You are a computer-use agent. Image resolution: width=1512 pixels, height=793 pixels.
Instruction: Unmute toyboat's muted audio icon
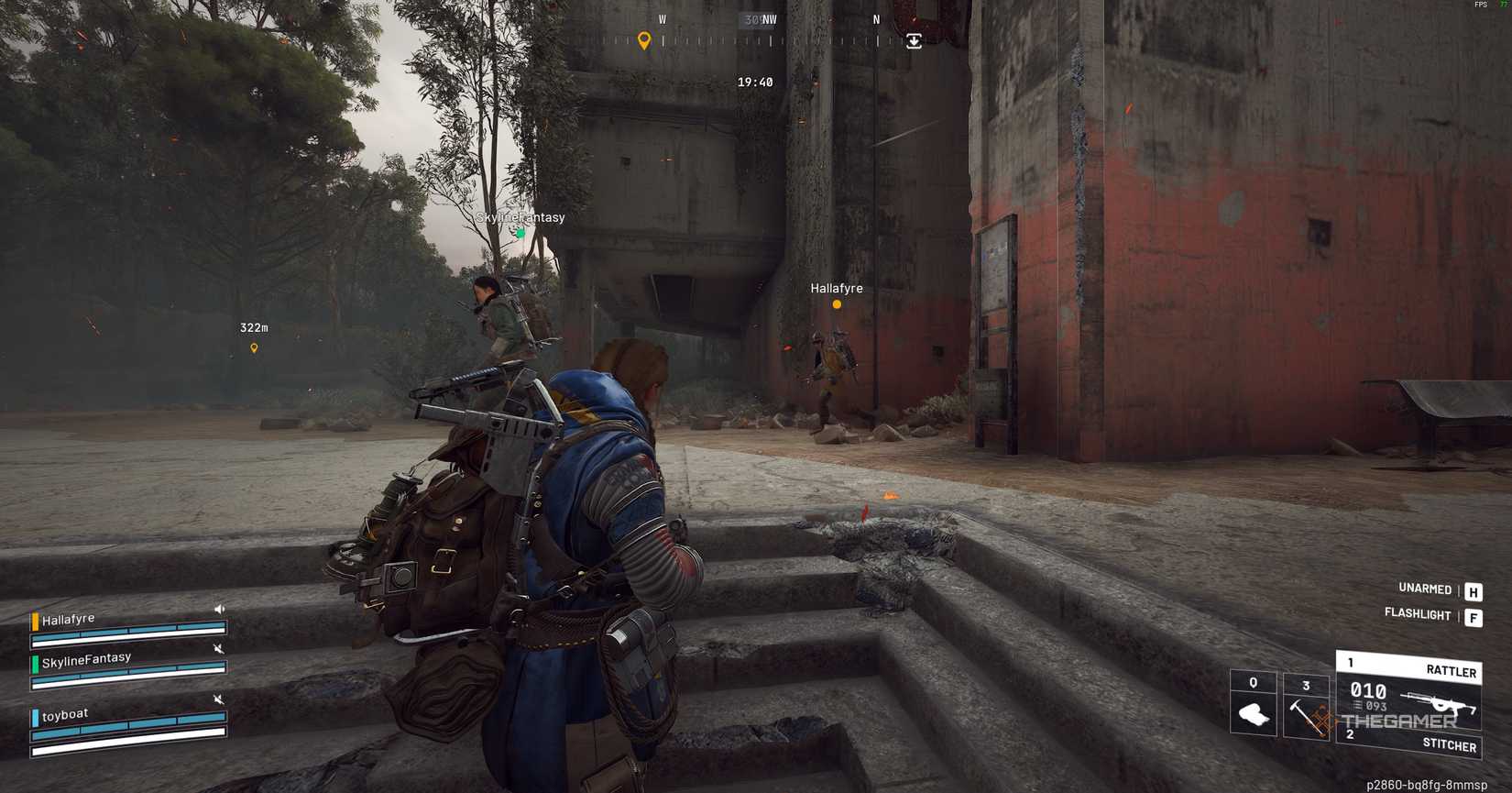click(219, 699)
